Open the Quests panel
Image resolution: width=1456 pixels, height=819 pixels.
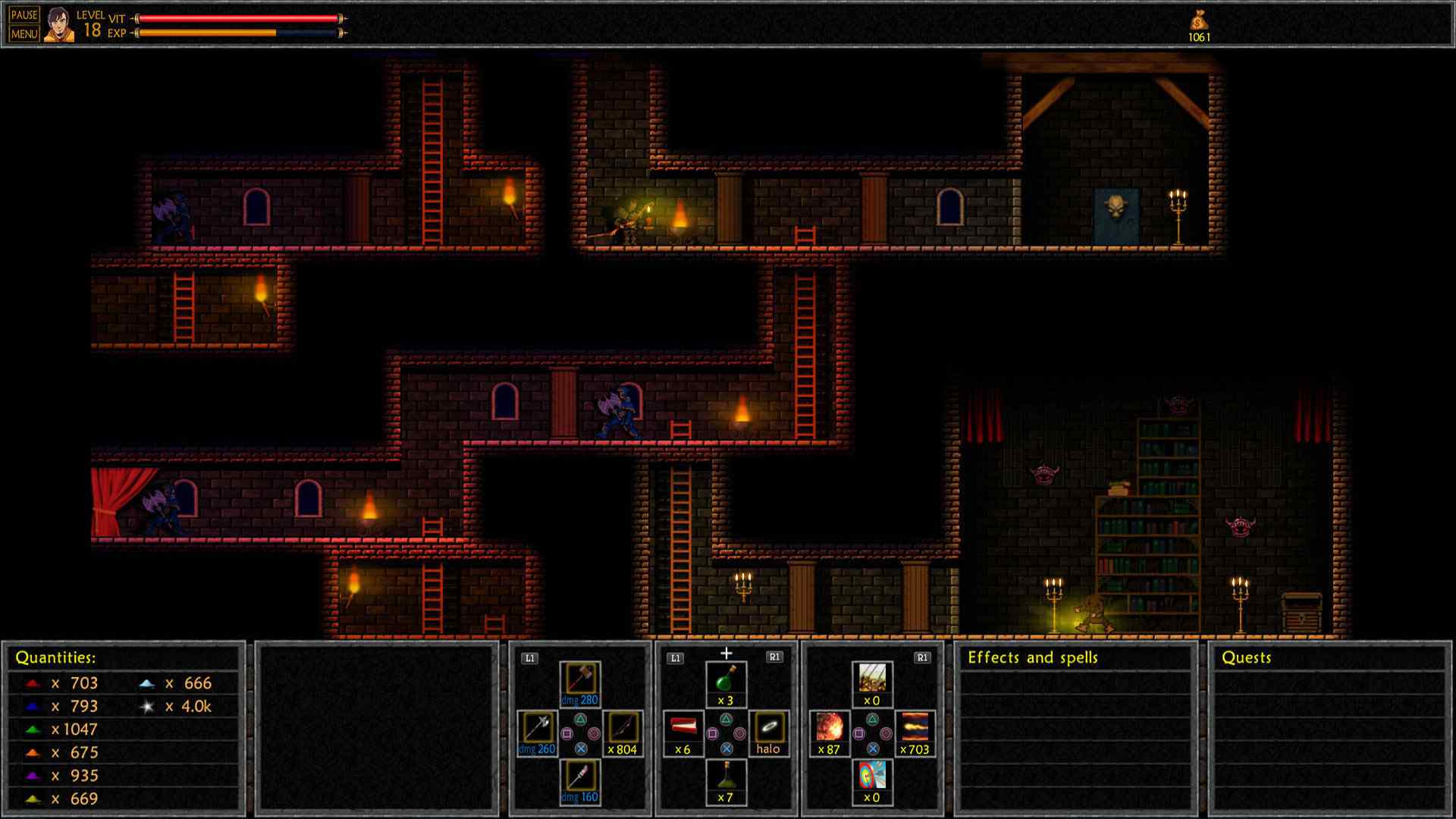click(1246, 657)
